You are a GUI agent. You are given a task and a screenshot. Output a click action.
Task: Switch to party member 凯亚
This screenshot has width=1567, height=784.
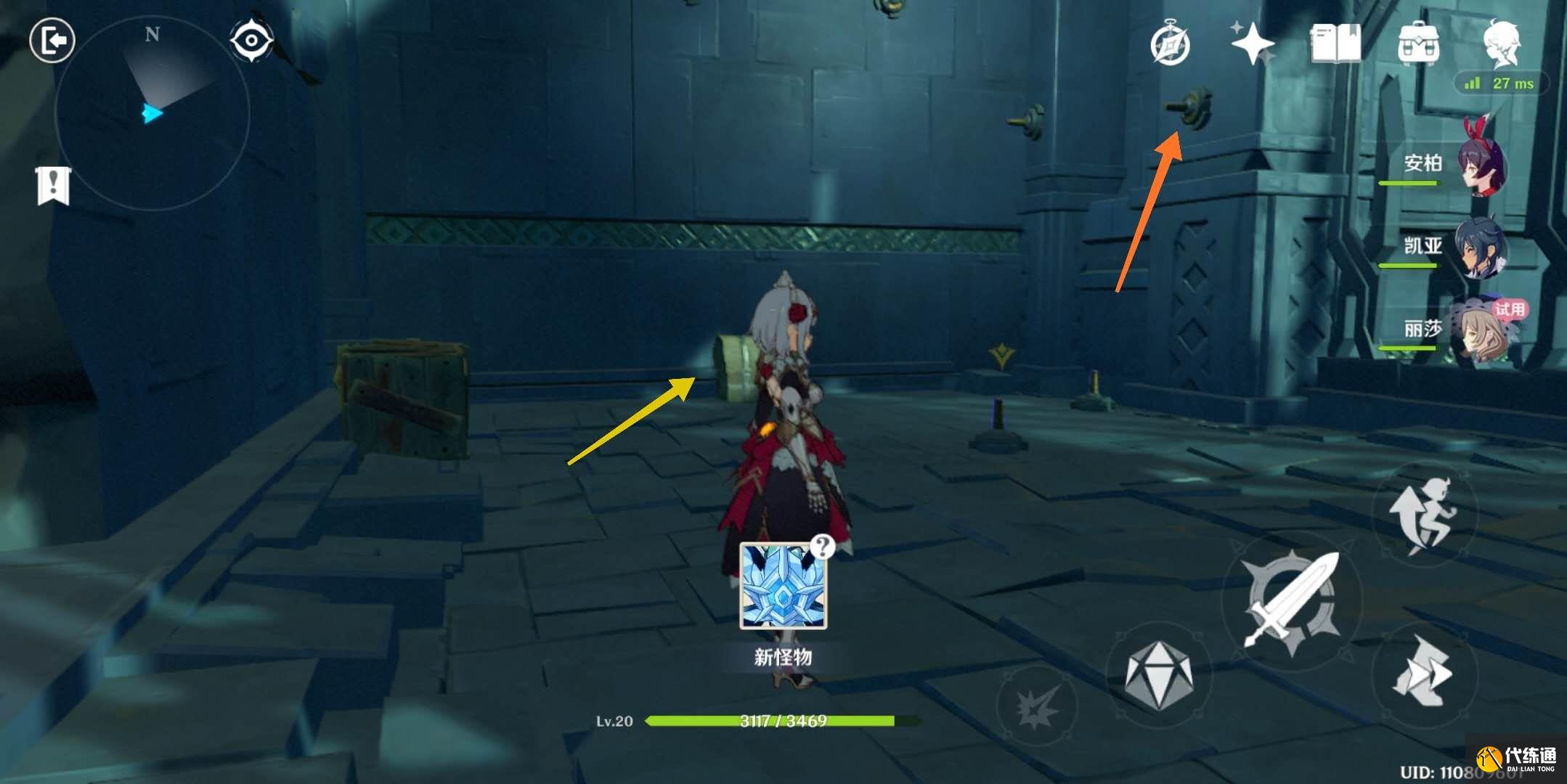pyautogui.click(x=1481, y=248)
